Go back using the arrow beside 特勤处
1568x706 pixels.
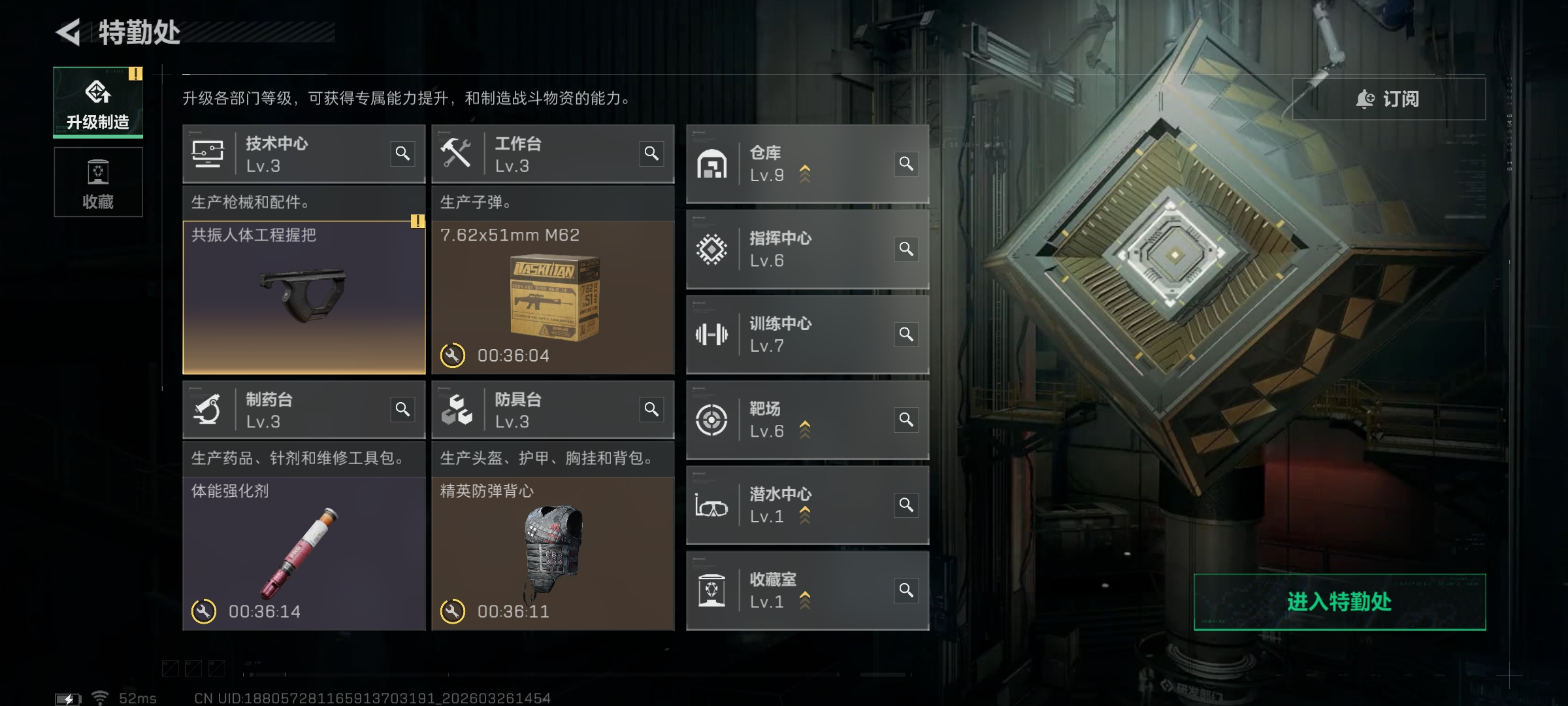[69, 32]
